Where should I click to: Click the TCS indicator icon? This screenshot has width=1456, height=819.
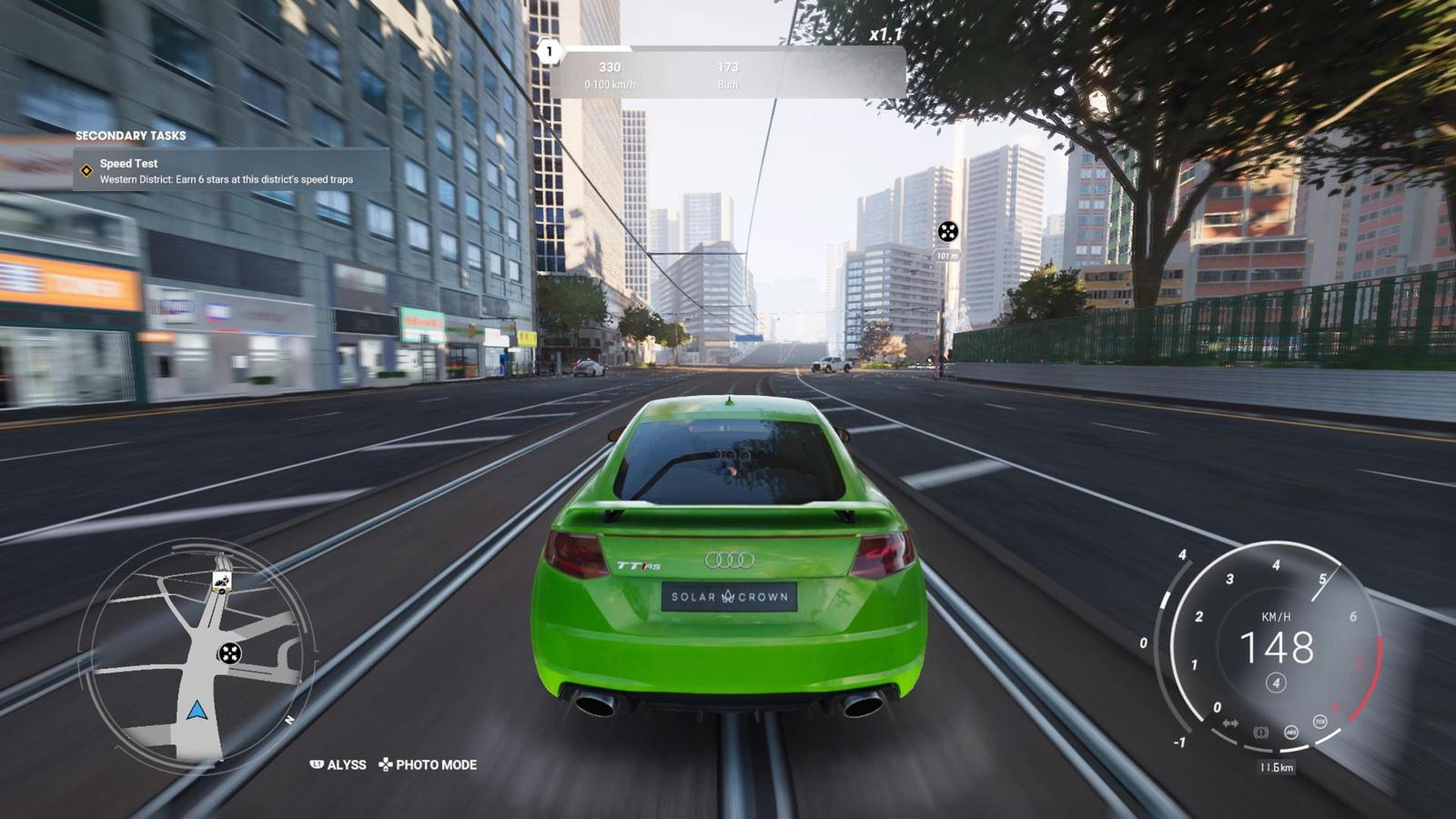click(x=1319, y=720)
